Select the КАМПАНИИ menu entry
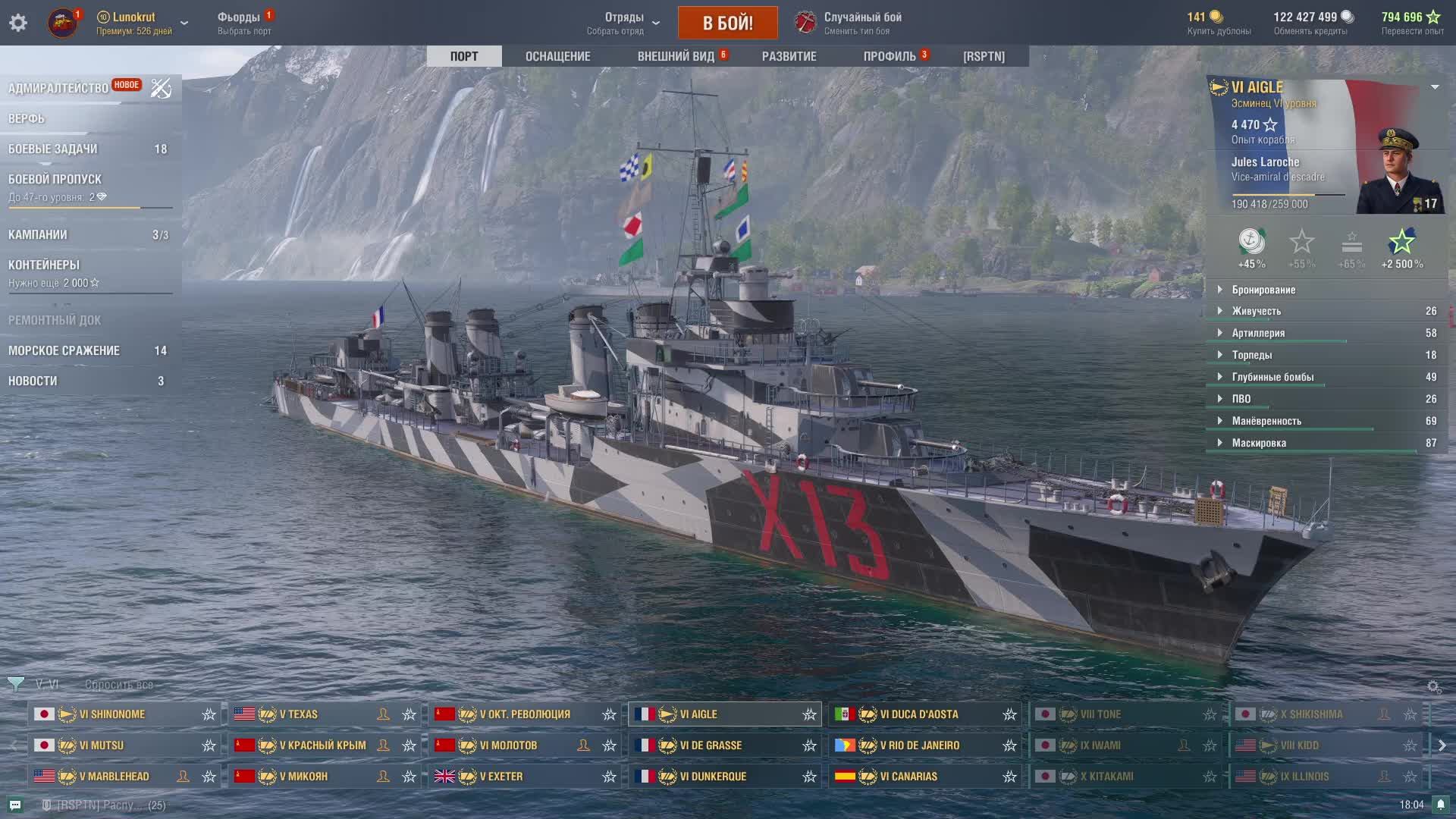The height and width of the screenshot is (819, 1456). coord(38,234)
